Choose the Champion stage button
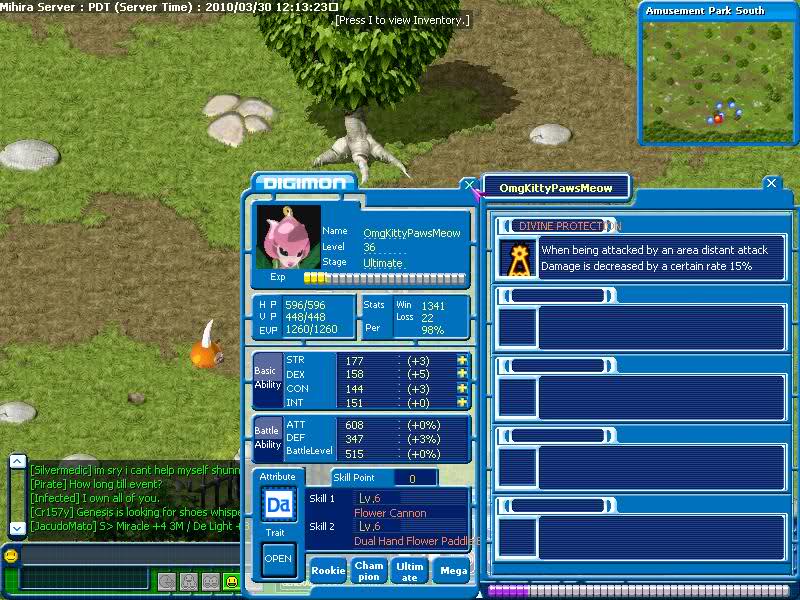 (368, 571)
